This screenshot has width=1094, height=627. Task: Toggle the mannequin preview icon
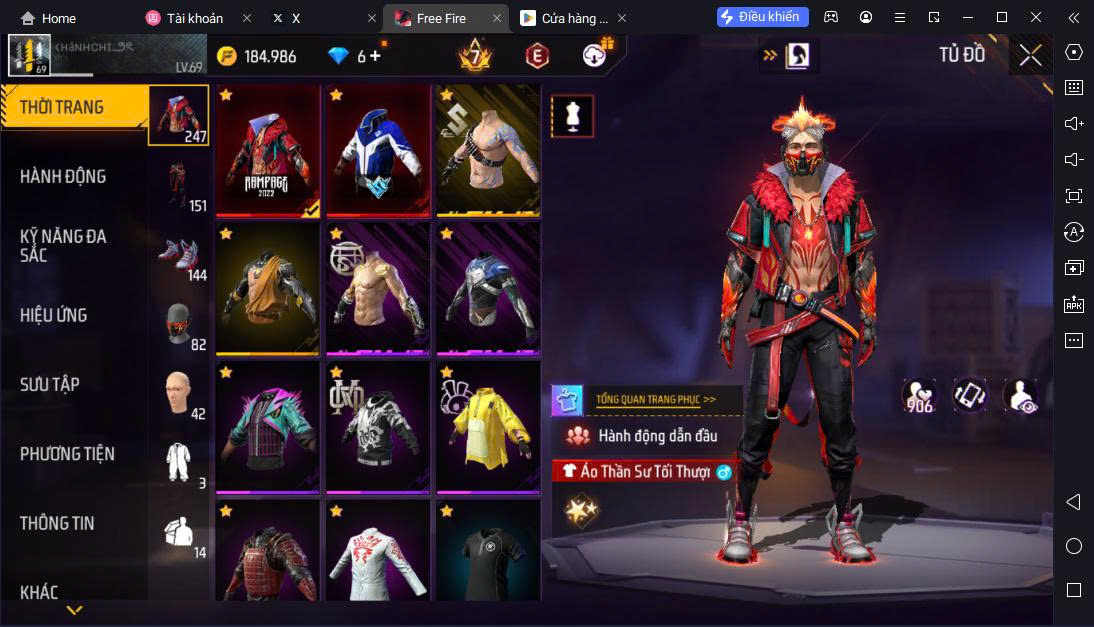(x=572, y=116)
